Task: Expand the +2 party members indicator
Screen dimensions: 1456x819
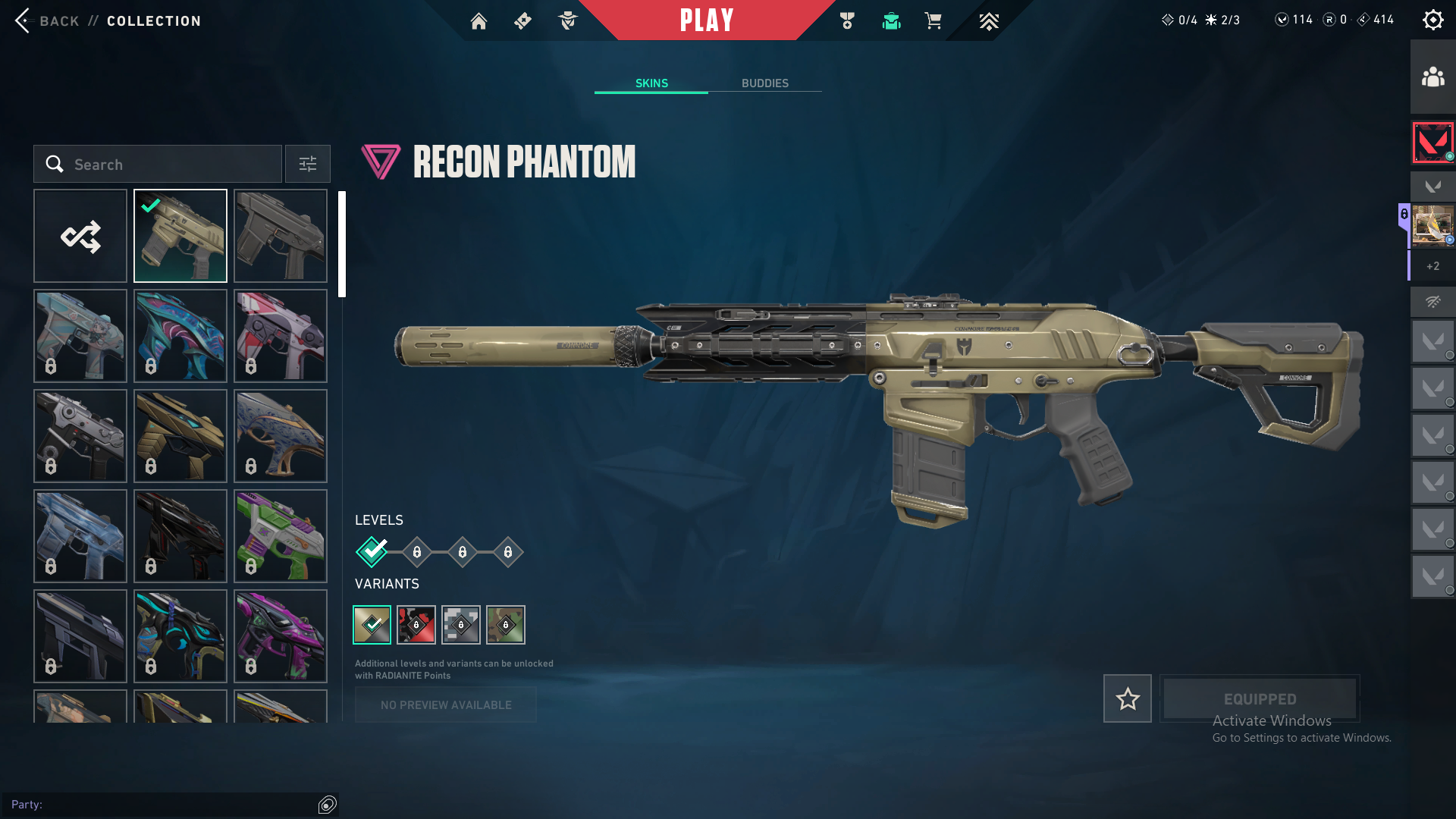Action: (1432, 266)
